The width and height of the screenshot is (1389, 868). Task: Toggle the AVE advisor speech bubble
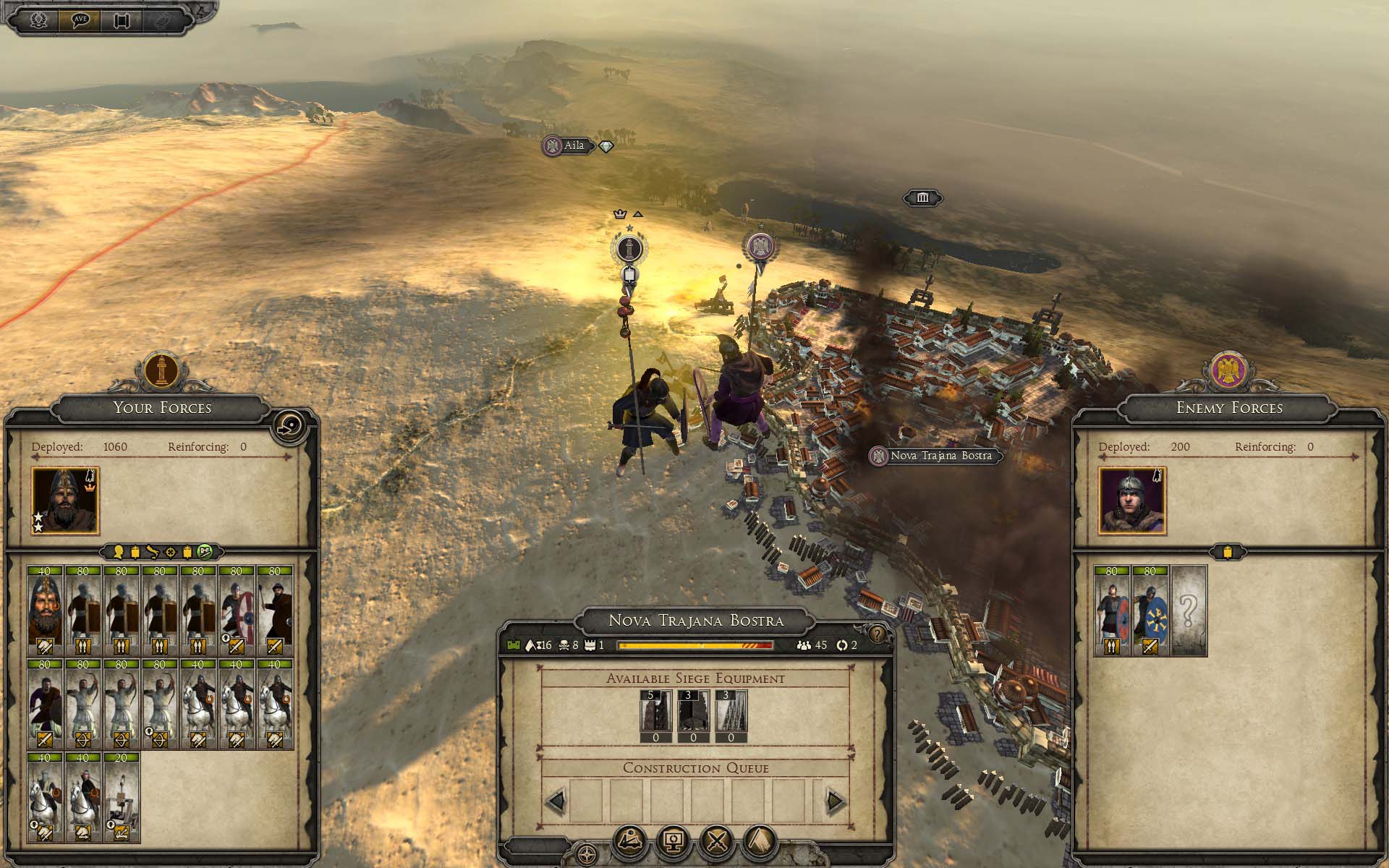tap(80, 20)
